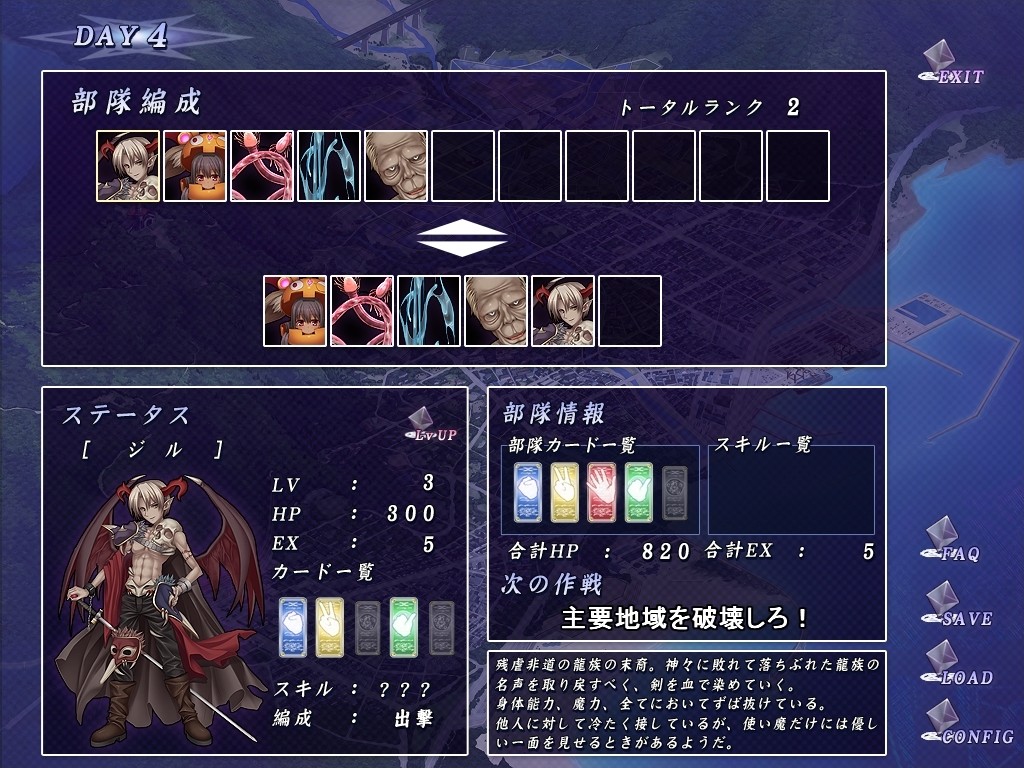Select Jill's portrait in the upper roster row
Screen dimensions: 1024x768
128,166
